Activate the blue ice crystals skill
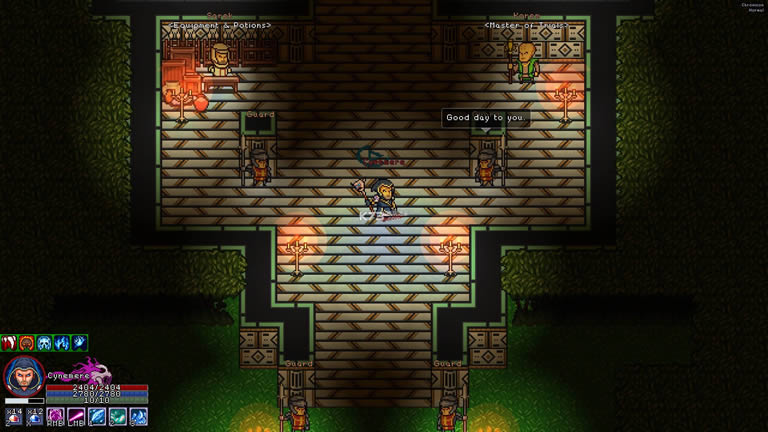Viewport: 768px width, 432px height. pos(139,416)
